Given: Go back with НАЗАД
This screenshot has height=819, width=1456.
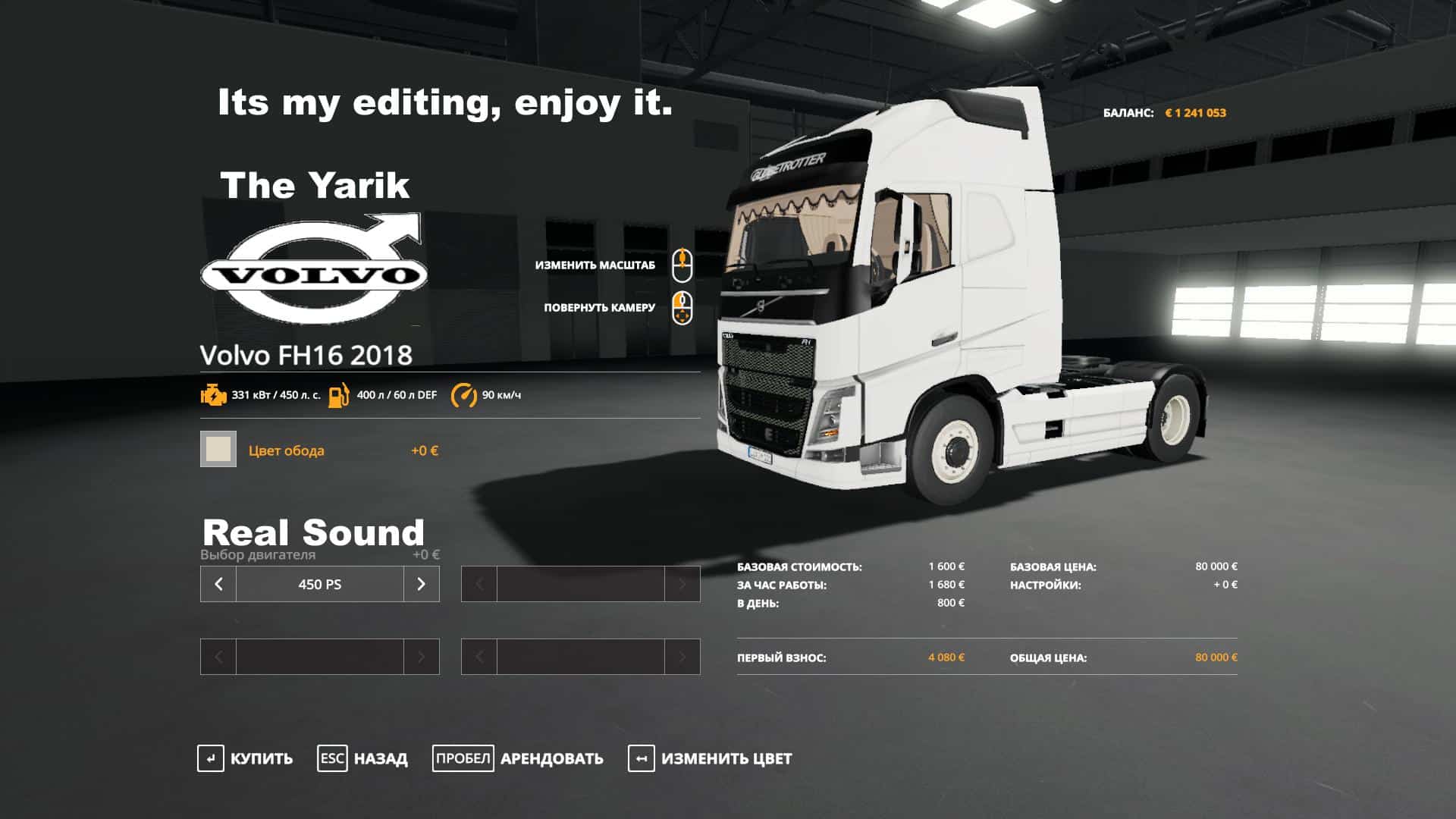Looking at the screenshot, I should click(362, 758).
